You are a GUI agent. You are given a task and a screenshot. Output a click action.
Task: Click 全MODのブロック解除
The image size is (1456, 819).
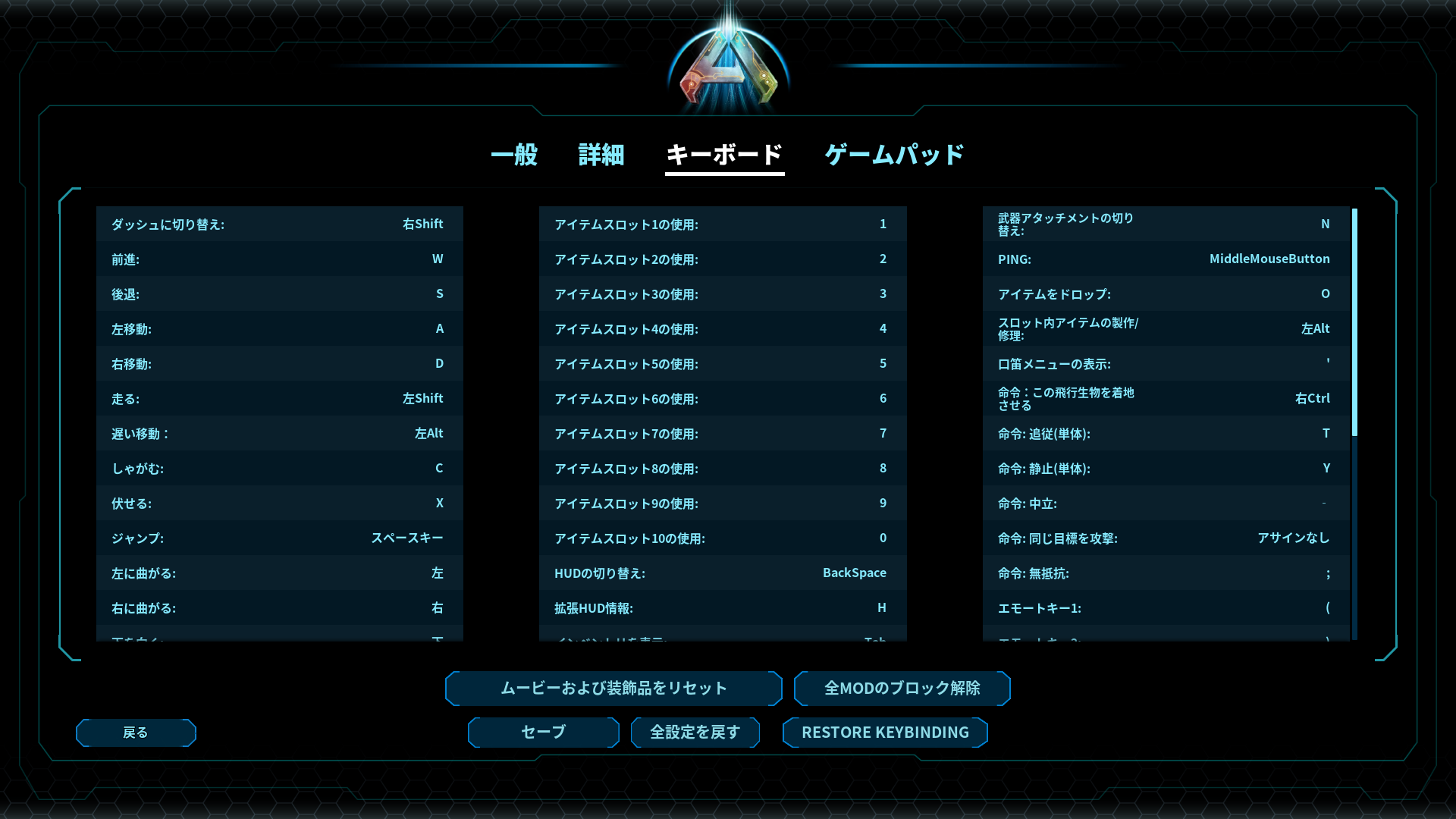tap(902, 688)
